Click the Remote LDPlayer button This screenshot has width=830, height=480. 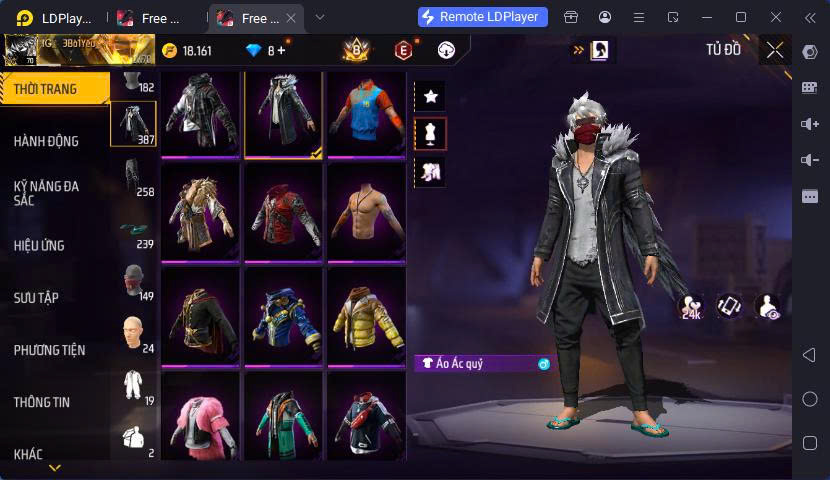(483, 17)
